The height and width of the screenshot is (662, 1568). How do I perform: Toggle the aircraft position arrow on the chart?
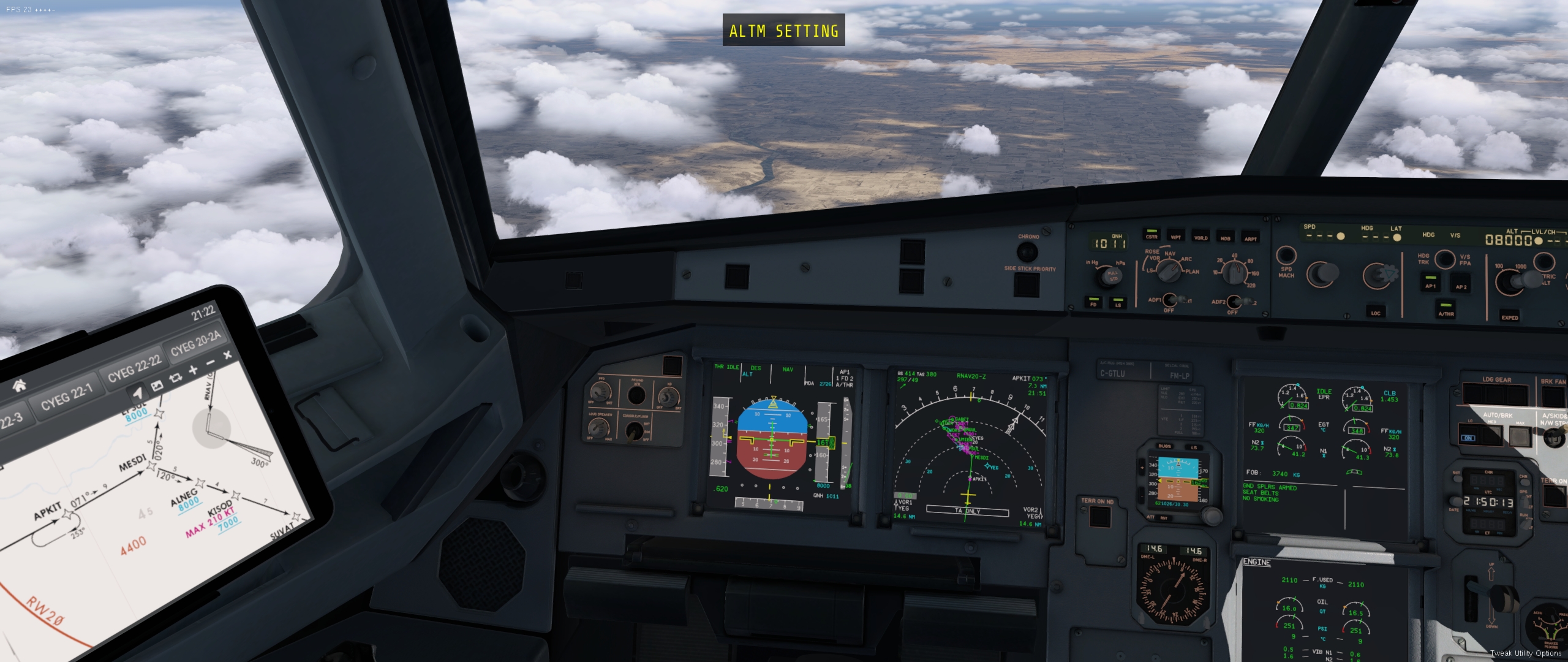point(138,393)
